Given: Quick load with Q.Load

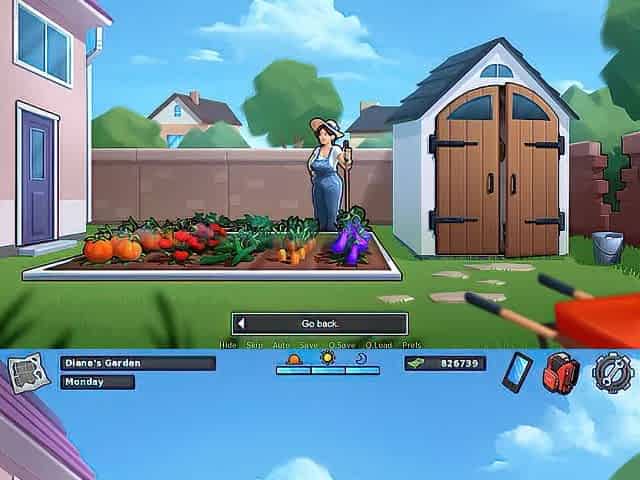Looking at the screenshot, I should coord(379,345).
